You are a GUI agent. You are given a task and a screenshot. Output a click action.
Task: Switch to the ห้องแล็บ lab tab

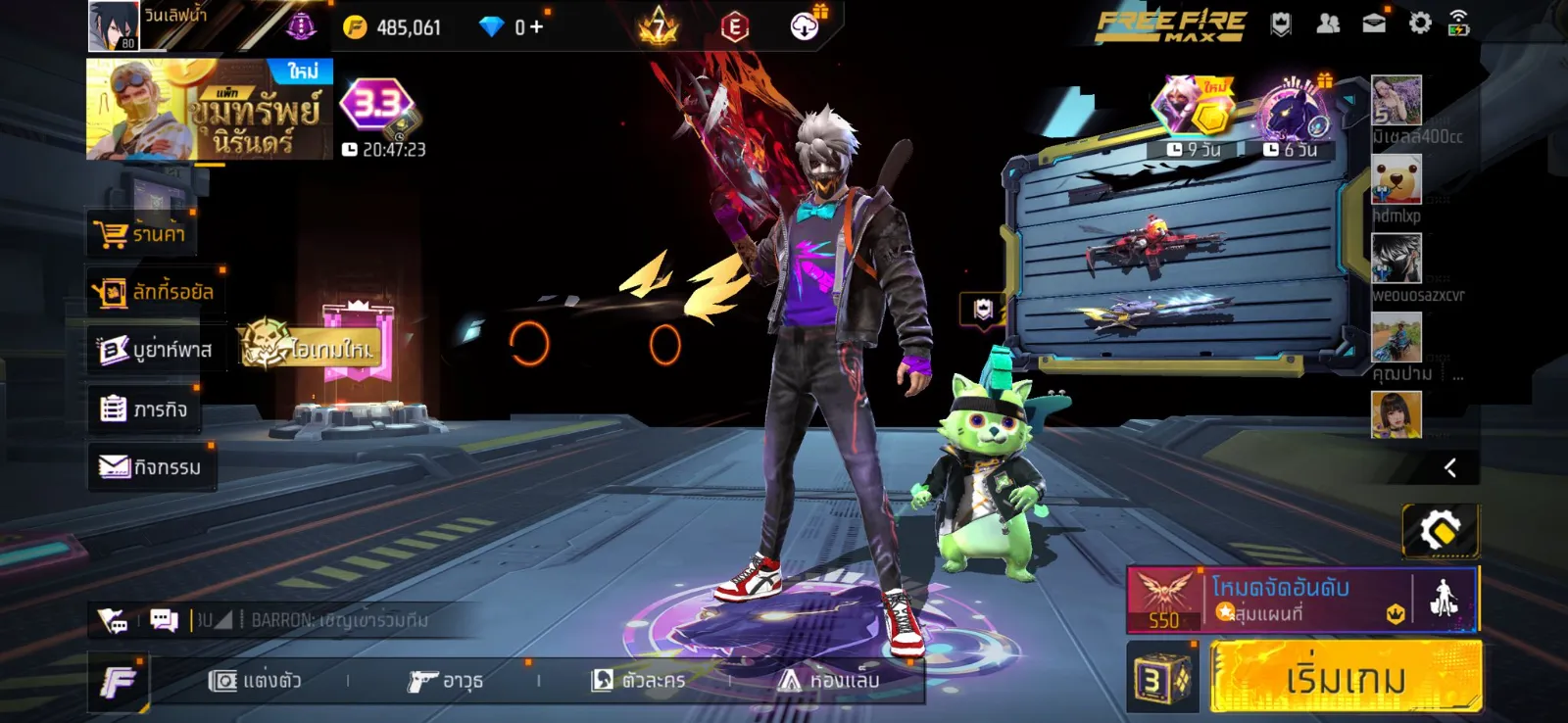coord(829,680)
